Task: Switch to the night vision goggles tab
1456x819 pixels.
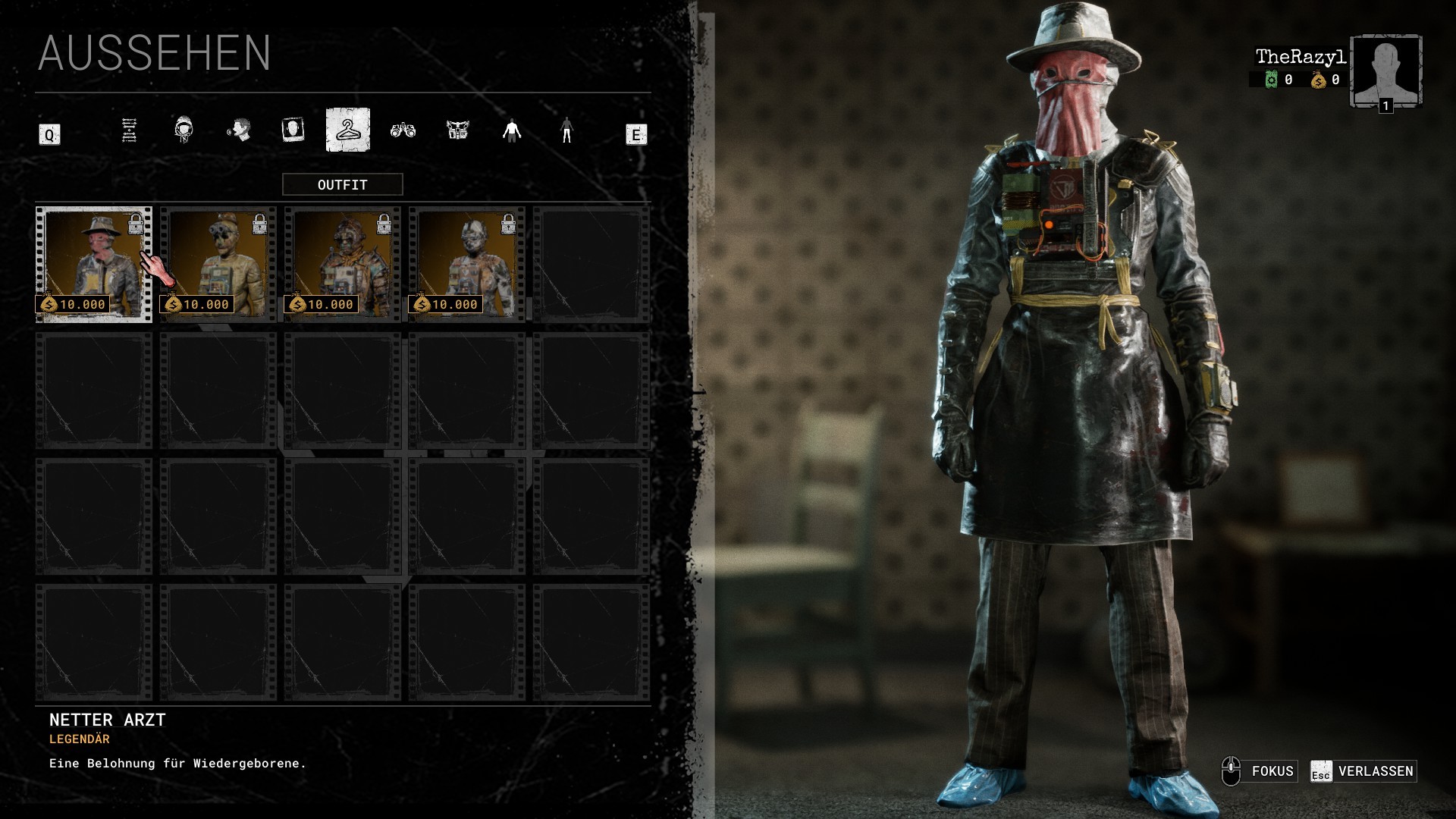Action: [x=403, y=130]
